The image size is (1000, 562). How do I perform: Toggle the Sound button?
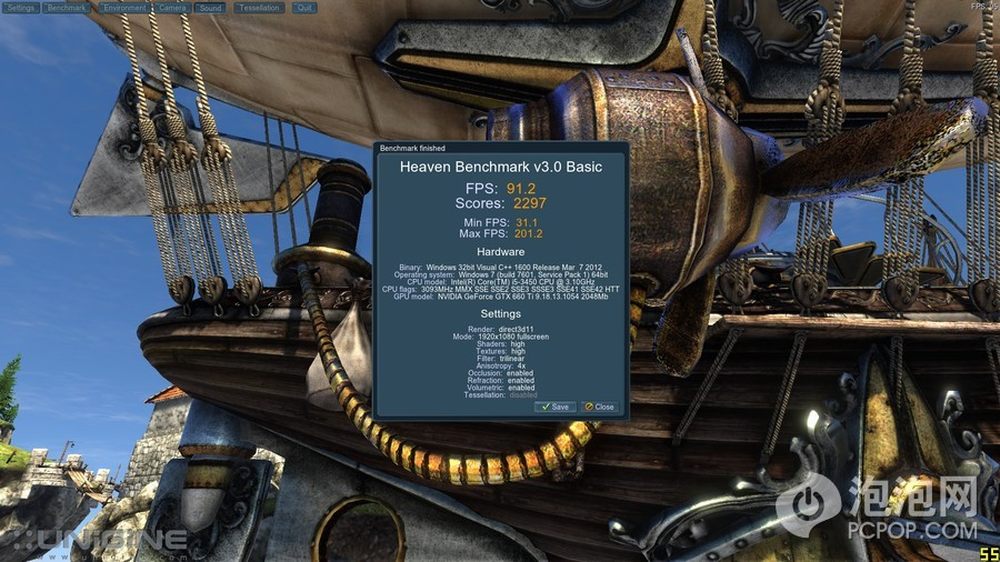210,8
